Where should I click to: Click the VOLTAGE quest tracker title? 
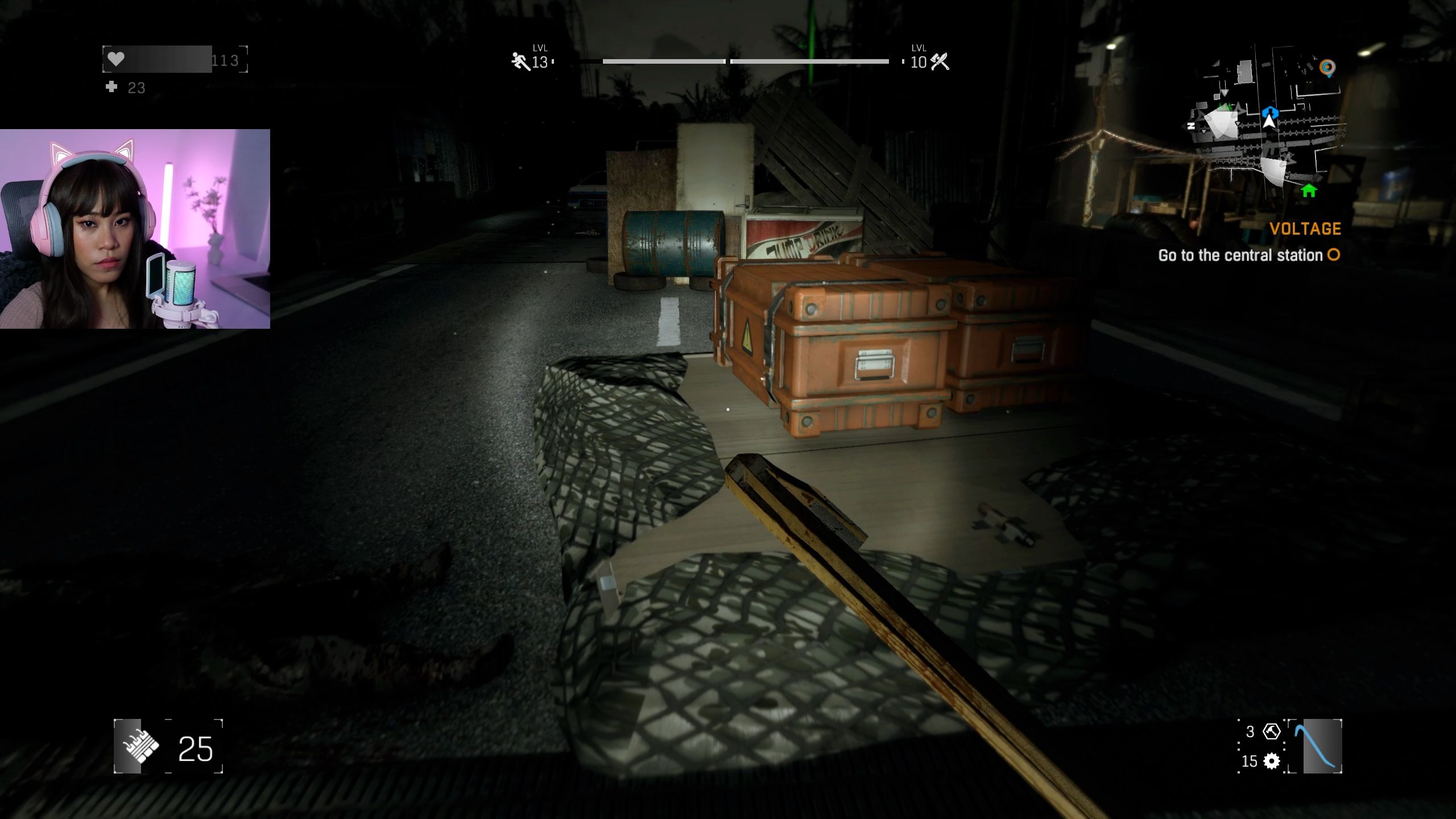(1305, 229)
